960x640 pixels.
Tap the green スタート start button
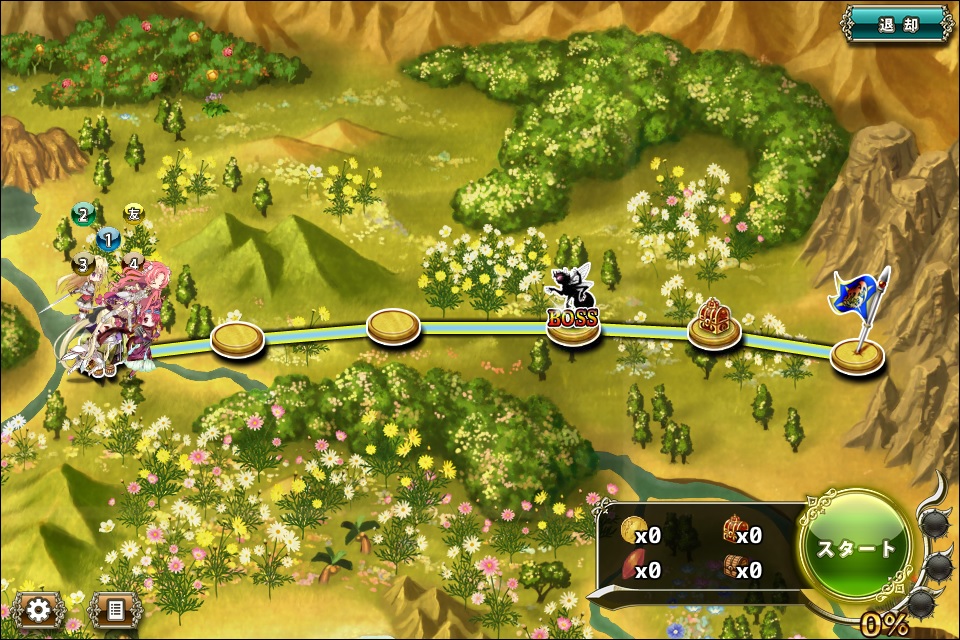click(858, 547)
